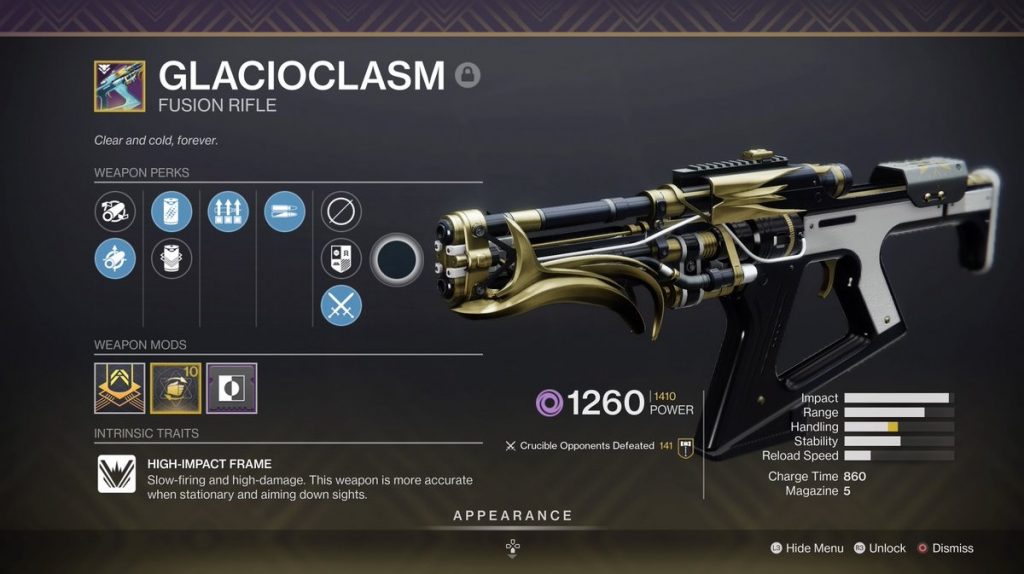Inspect the High-Impact Frame intrinsic trait

point(116,474)
